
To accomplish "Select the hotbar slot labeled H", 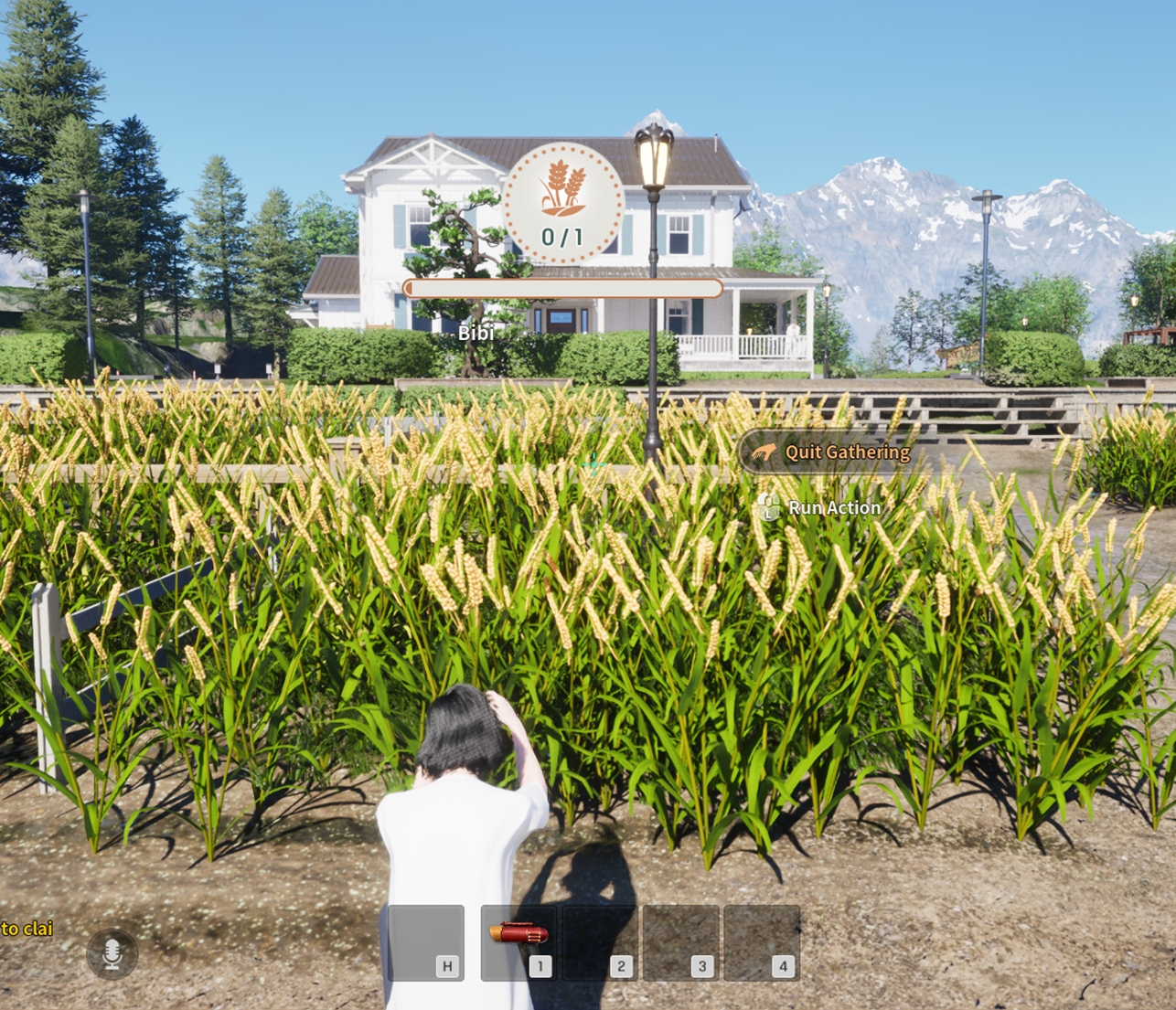I will tap(426, 942).
